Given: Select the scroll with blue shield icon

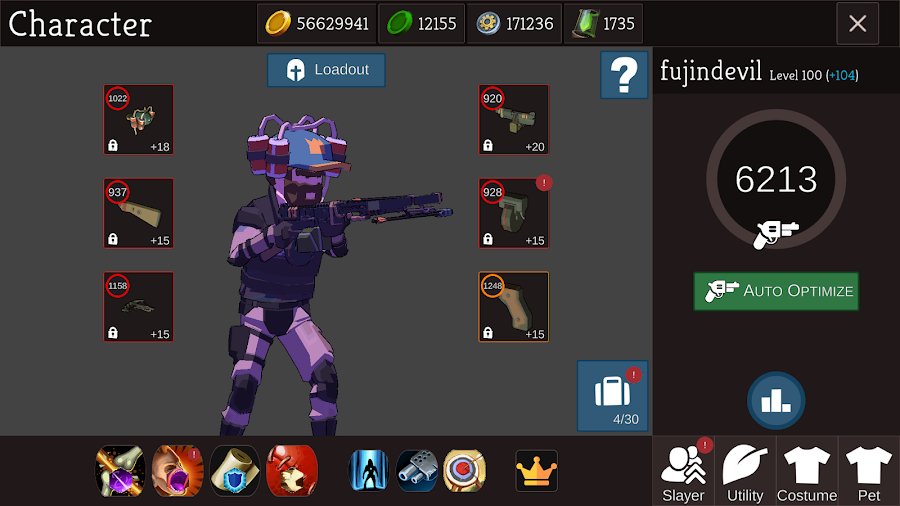Looking at the screenshot, I should 235,470.
